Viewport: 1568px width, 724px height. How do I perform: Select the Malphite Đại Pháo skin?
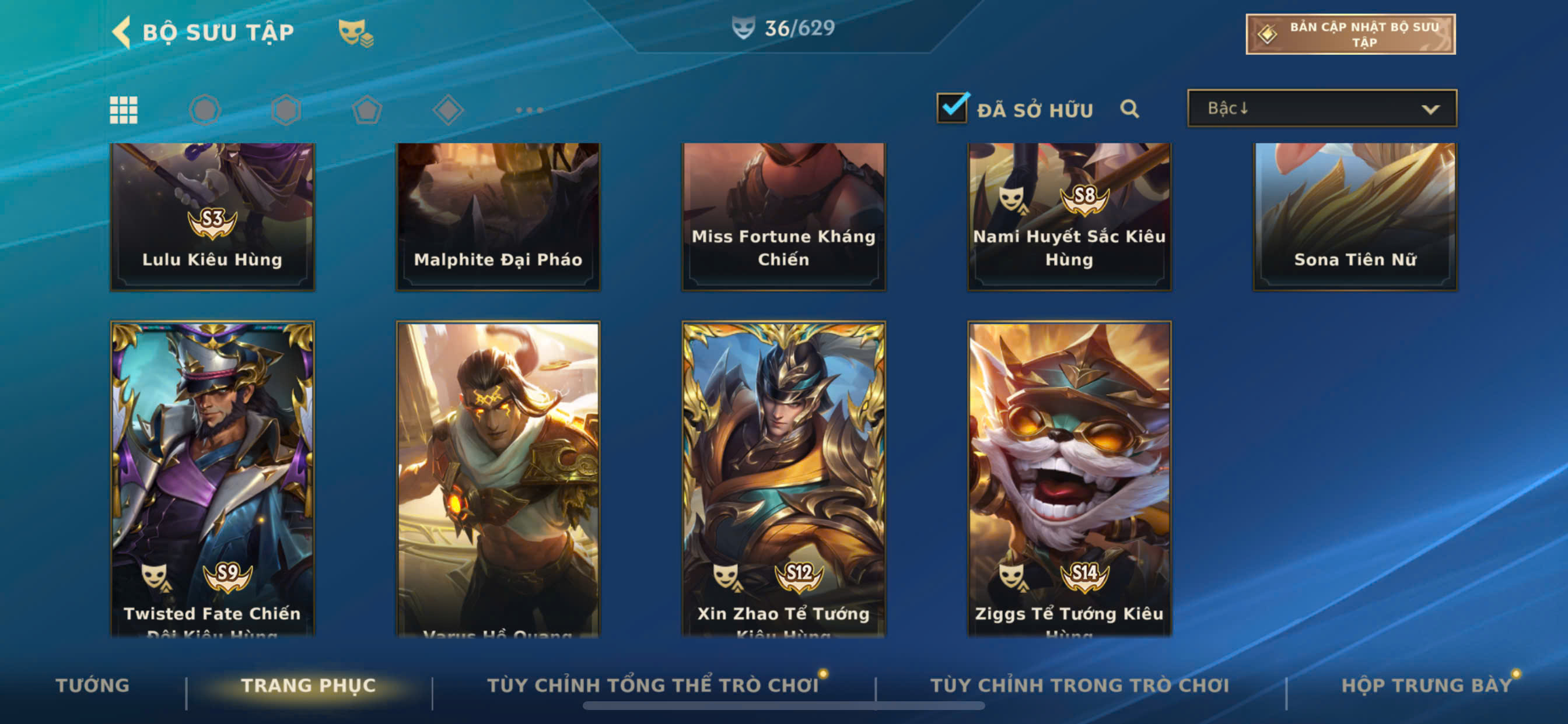[x=498, y=216]
